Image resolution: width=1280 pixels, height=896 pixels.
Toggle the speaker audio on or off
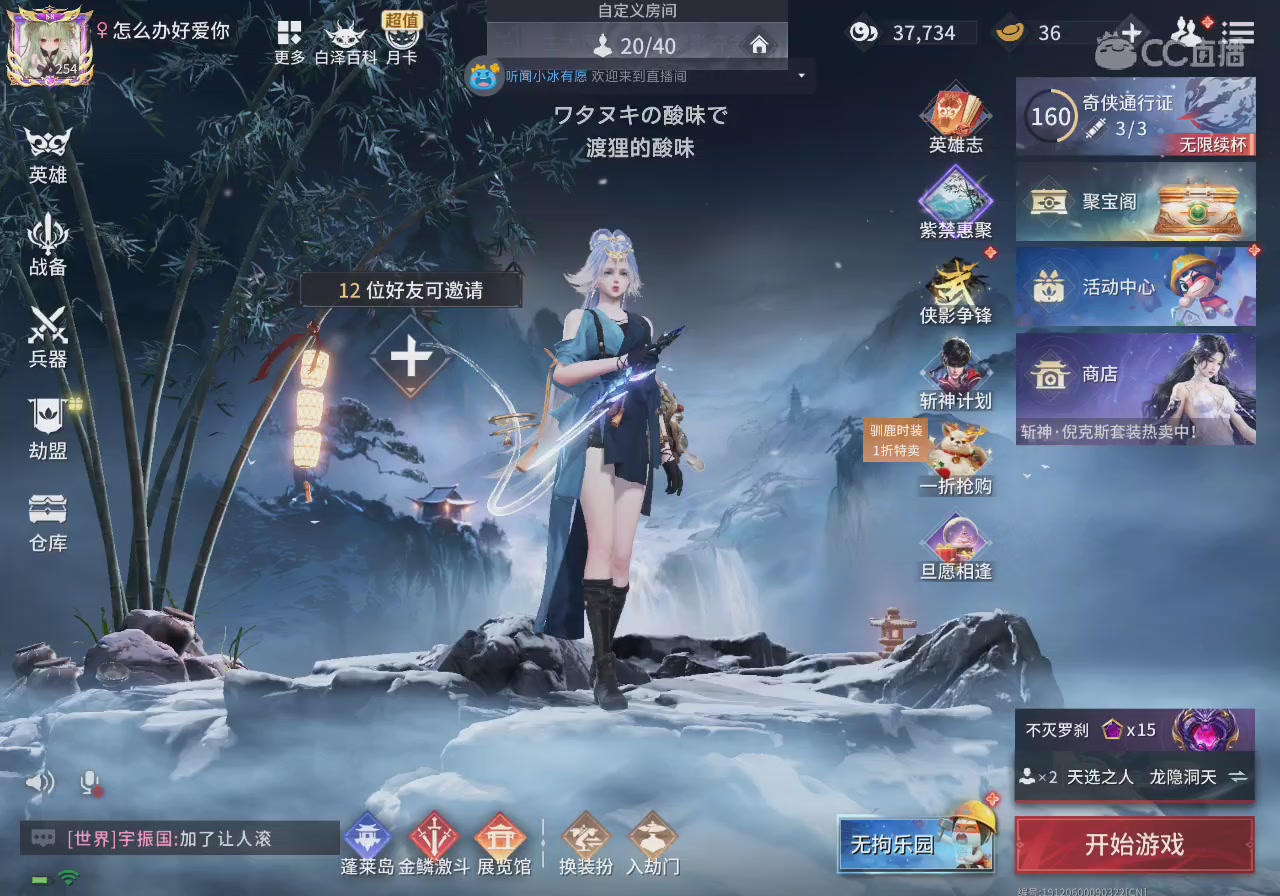pos(40,782)
